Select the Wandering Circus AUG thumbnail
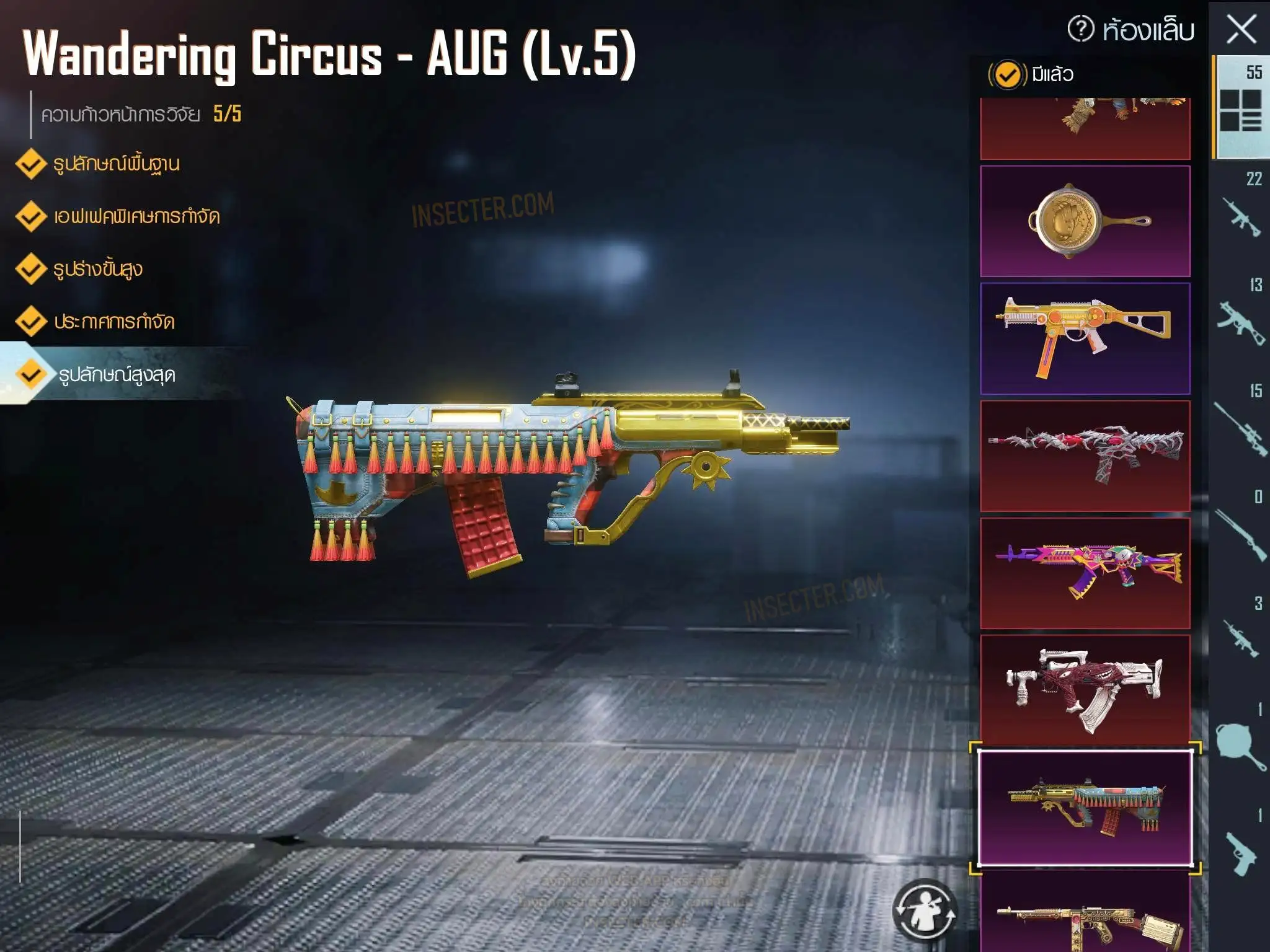The height and width of the screenshot is (952, 1270). pyautogui.click(x=1085, y=808)
